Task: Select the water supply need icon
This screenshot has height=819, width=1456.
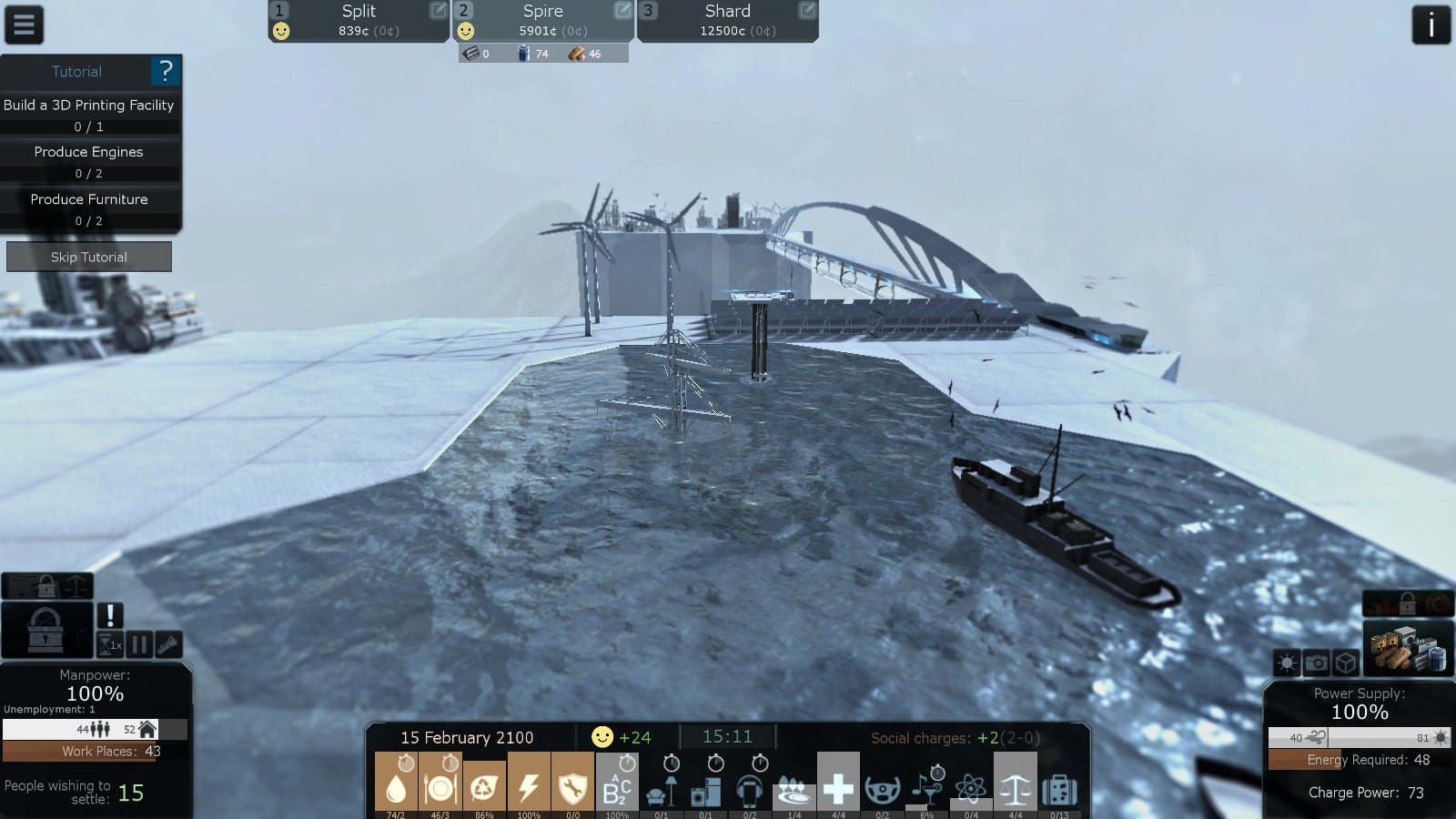Action: click(x=396, y=784)
